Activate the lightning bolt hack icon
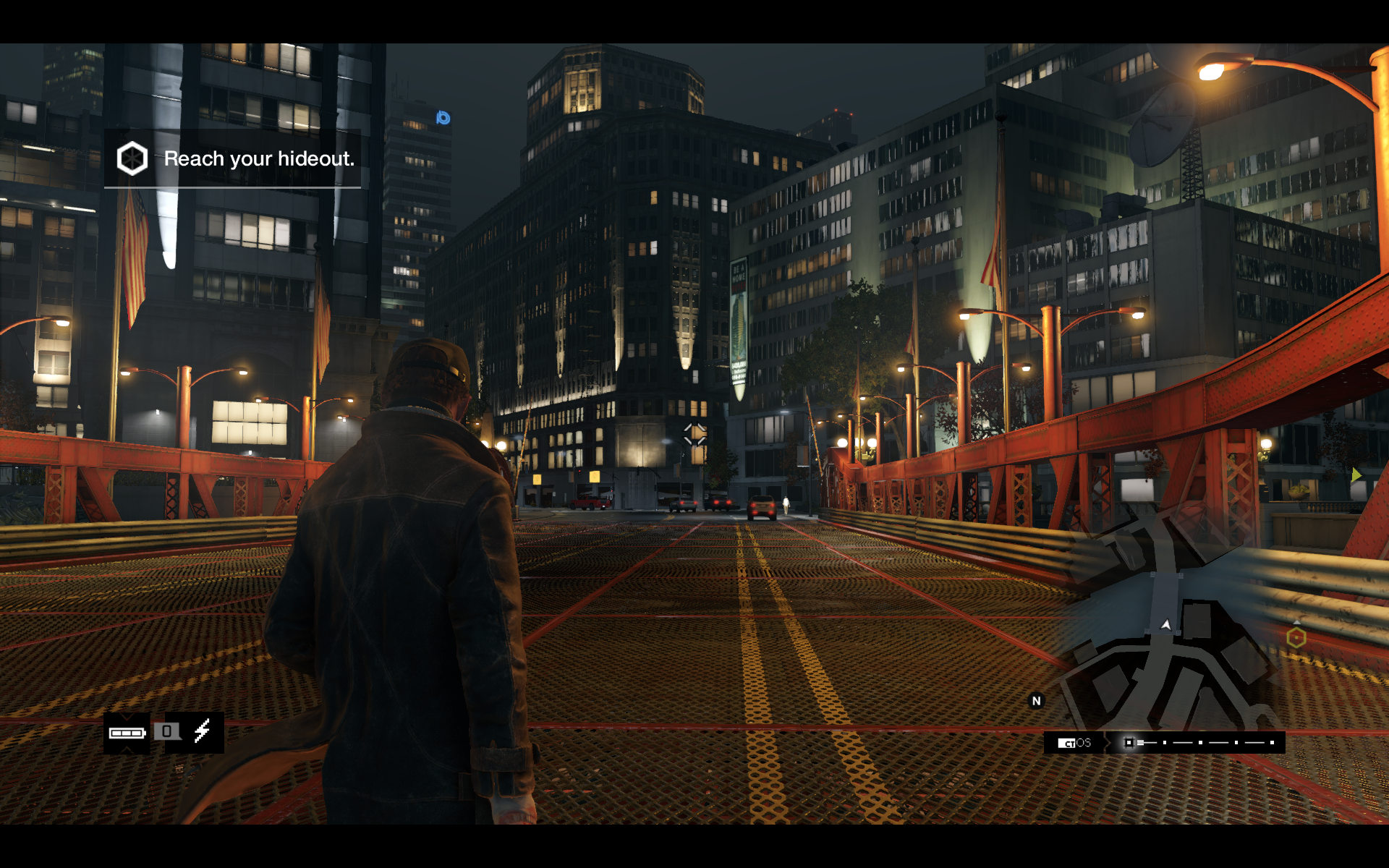The image size is (1389, 868). (203, 731)
